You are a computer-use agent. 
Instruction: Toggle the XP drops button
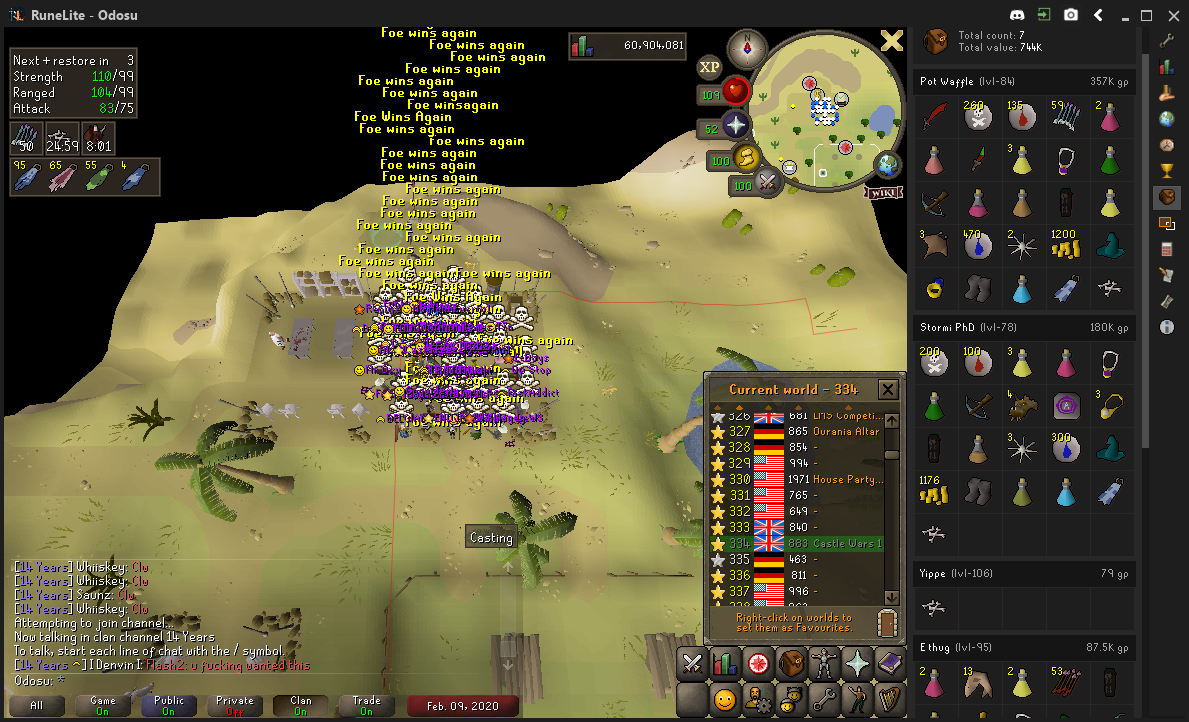click(x=709, y=67)
